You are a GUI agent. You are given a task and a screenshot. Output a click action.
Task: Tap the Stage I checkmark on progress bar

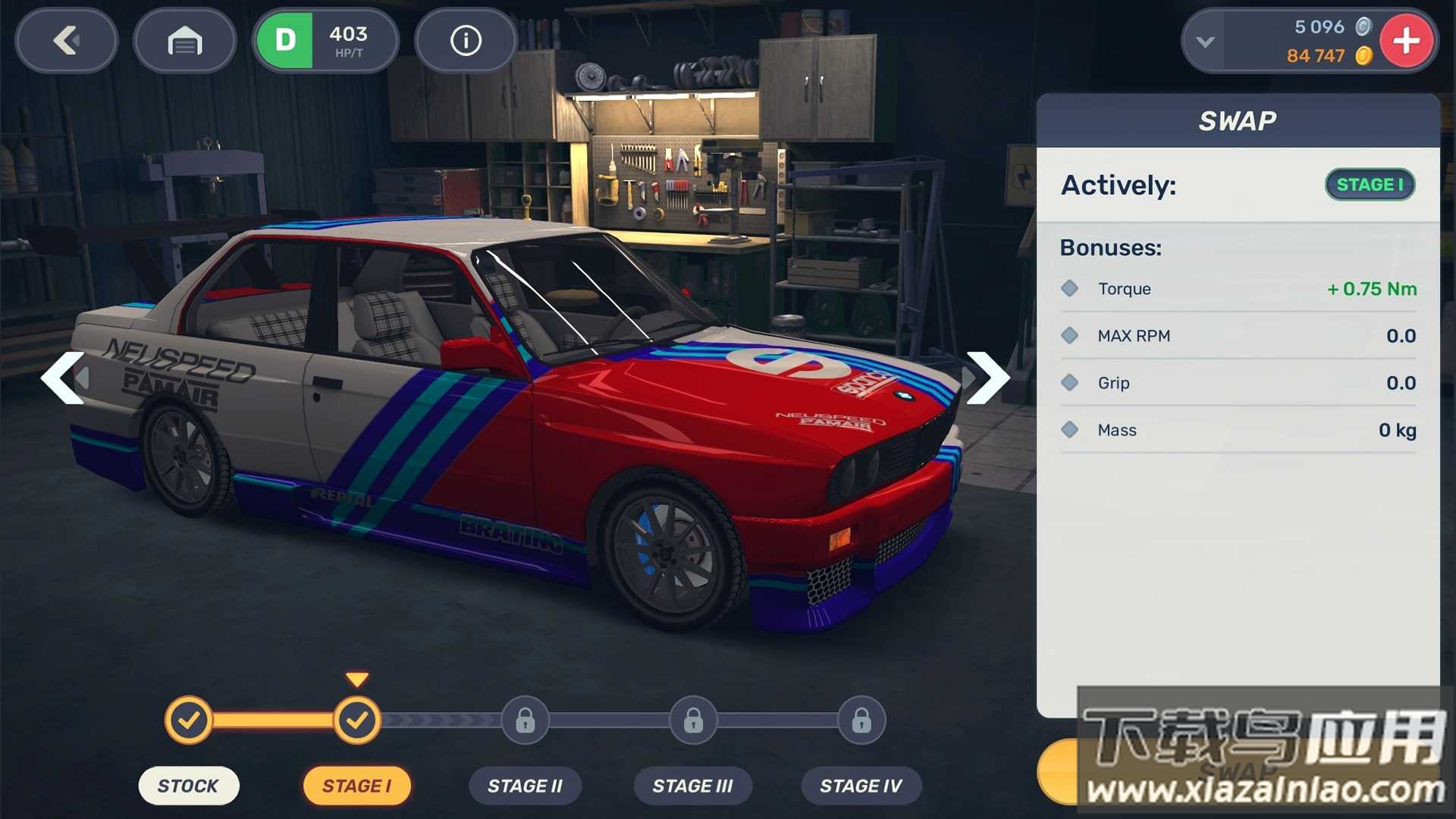click(x=357, y=720)
